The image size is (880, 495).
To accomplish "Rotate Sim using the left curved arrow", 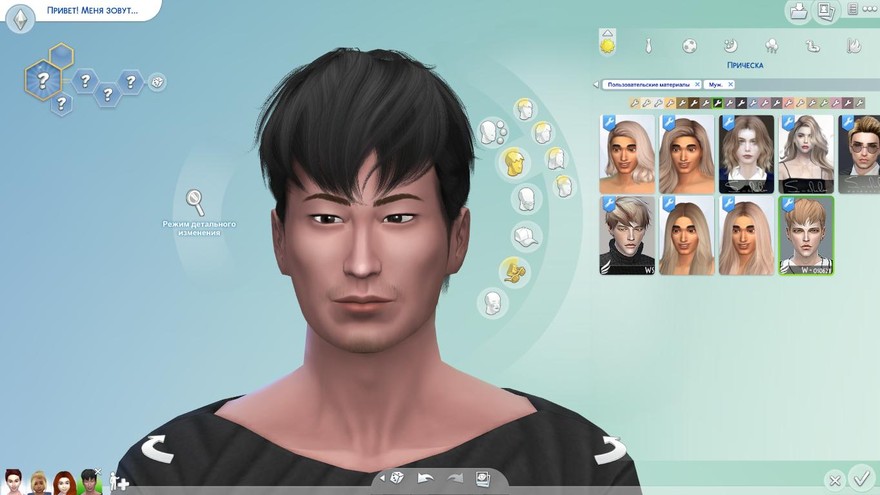I will (157, 449).
